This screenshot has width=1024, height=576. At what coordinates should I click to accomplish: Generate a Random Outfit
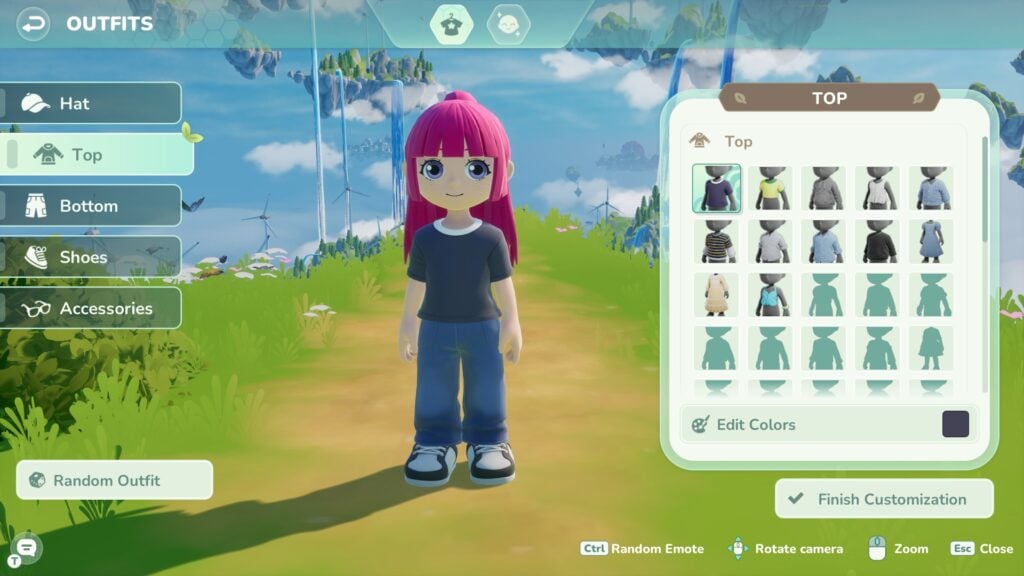(114, 480)
